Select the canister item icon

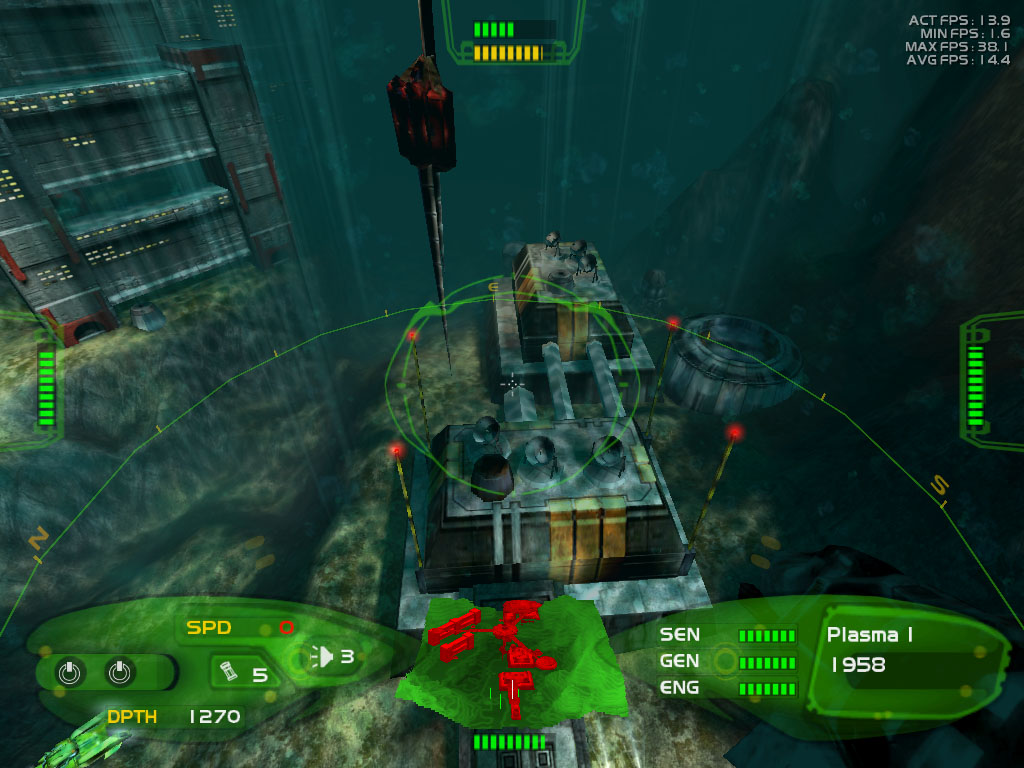[x=227, y=673]
